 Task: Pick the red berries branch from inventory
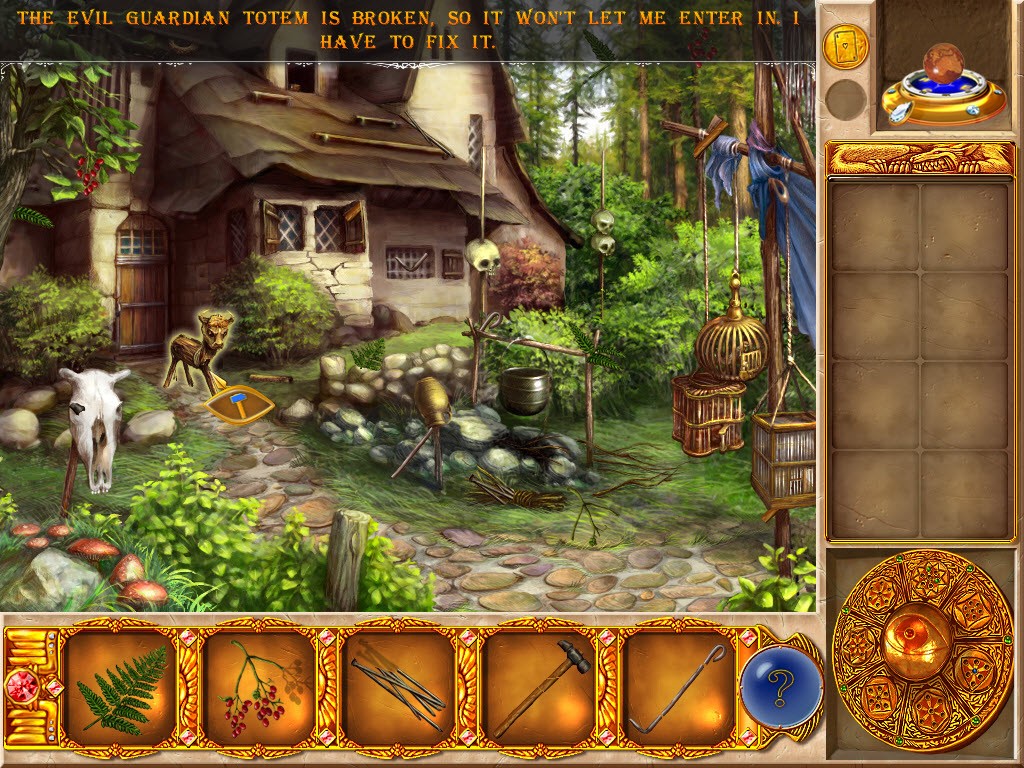[x=259, y=688]
